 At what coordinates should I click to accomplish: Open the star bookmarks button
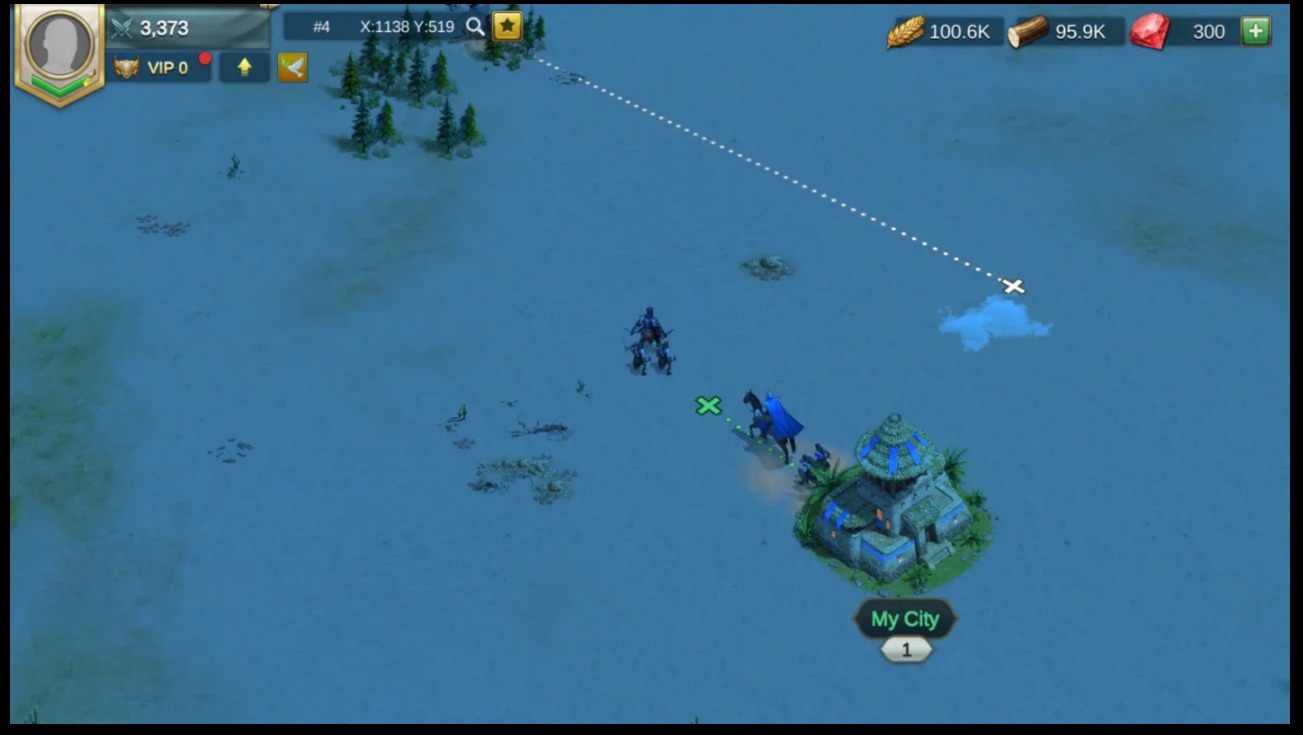tap(507, 26)
